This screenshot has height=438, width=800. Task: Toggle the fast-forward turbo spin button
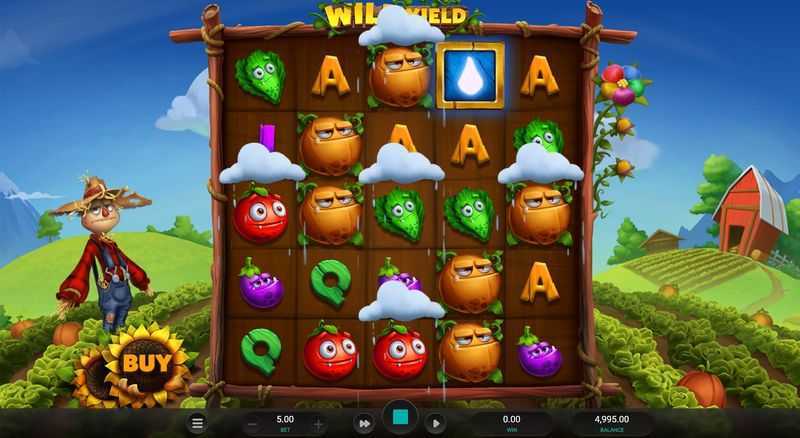pyautogui.click(x=365, y=423)
